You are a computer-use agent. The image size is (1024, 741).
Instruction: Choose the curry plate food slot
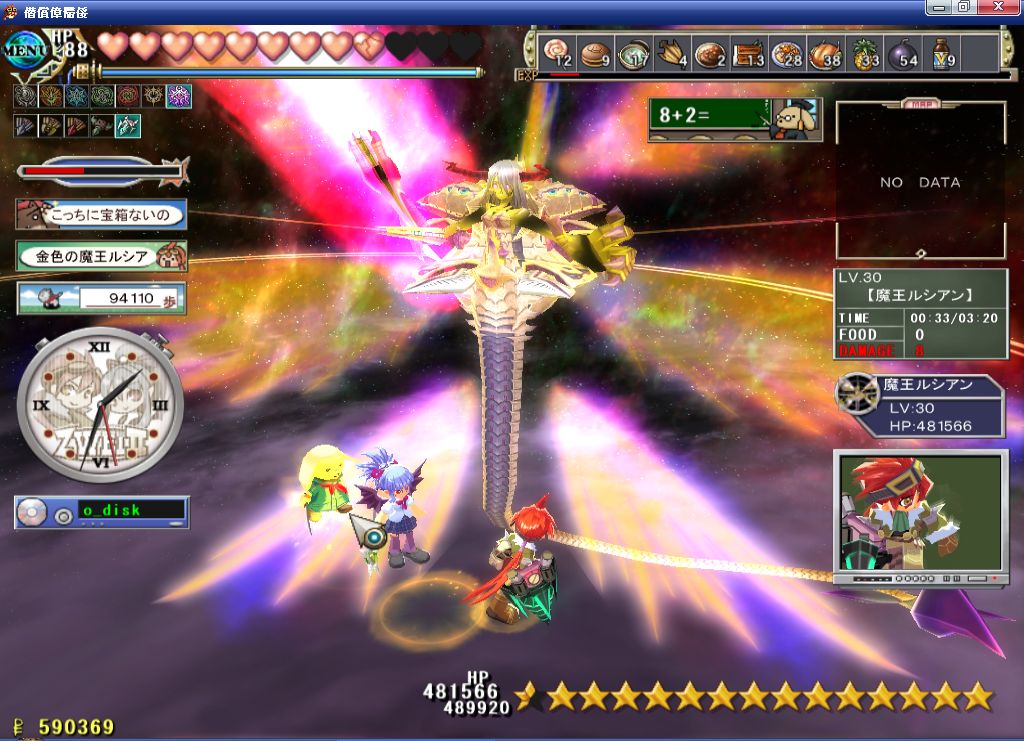[710, 53]
